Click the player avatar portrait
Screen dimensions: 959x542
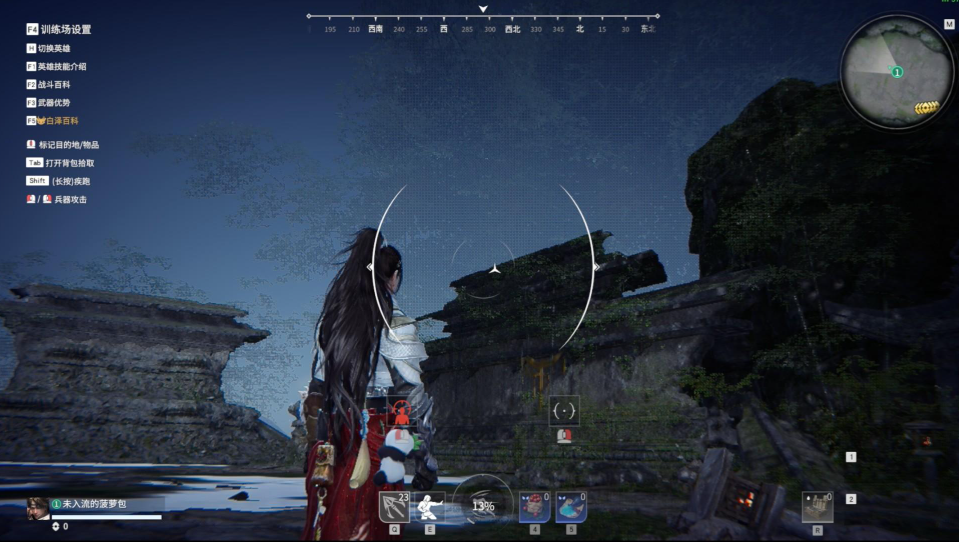38,506
